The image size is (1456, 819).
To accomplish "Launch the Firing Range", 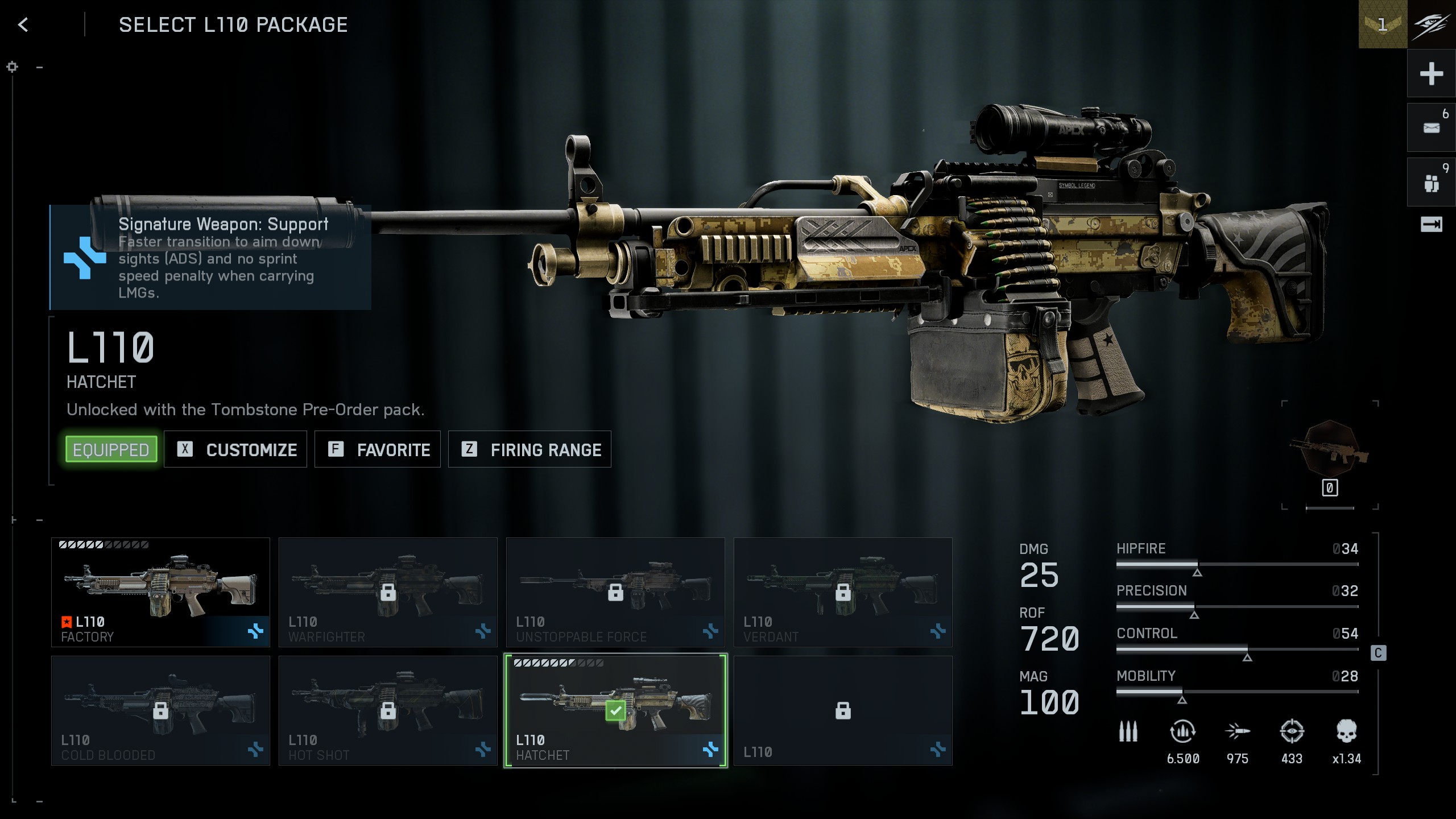I will pos(530,449).
